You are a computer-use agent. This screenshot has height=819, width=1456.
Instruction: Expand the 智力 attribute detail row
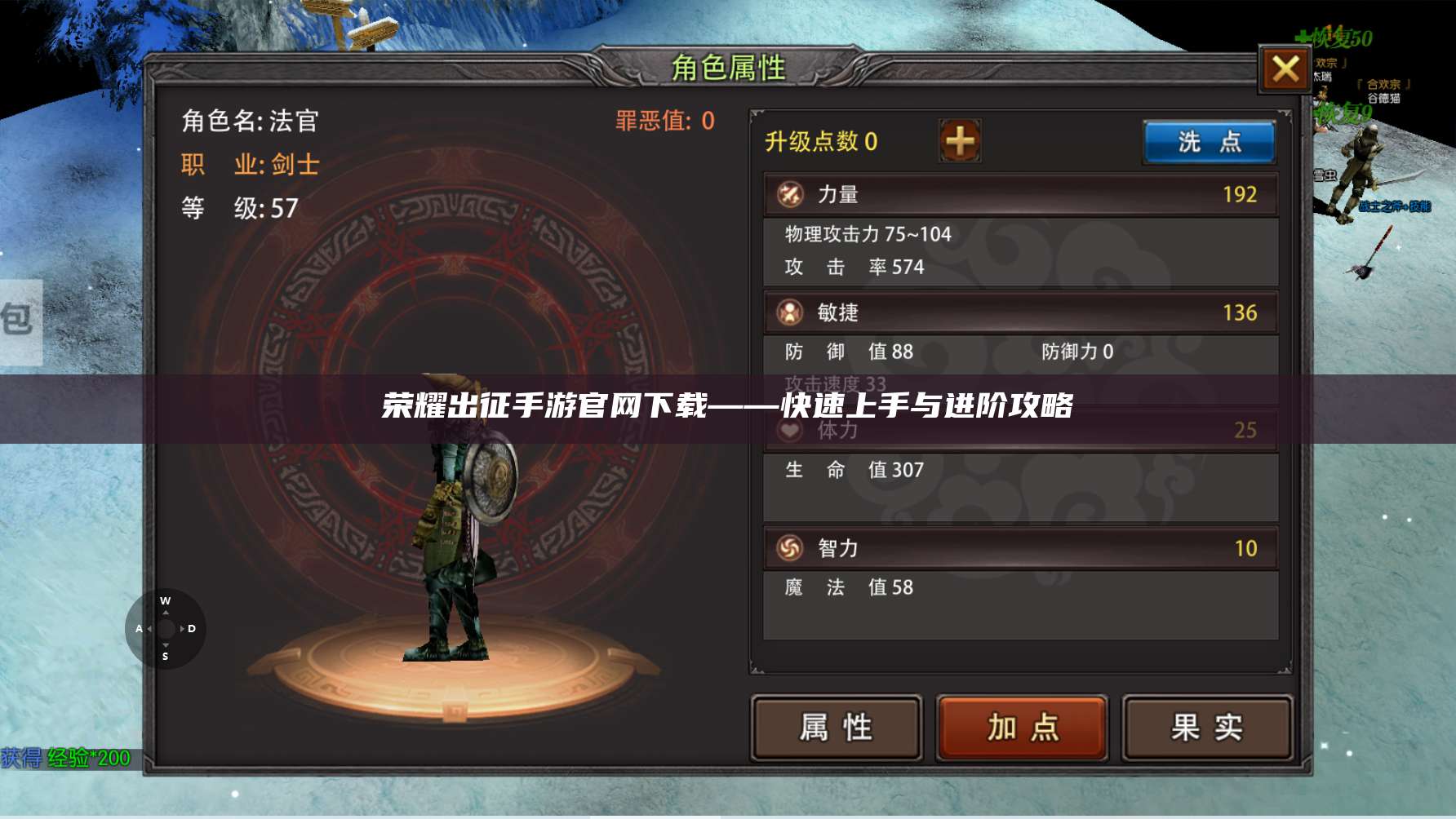click(x=1020, y=548)
